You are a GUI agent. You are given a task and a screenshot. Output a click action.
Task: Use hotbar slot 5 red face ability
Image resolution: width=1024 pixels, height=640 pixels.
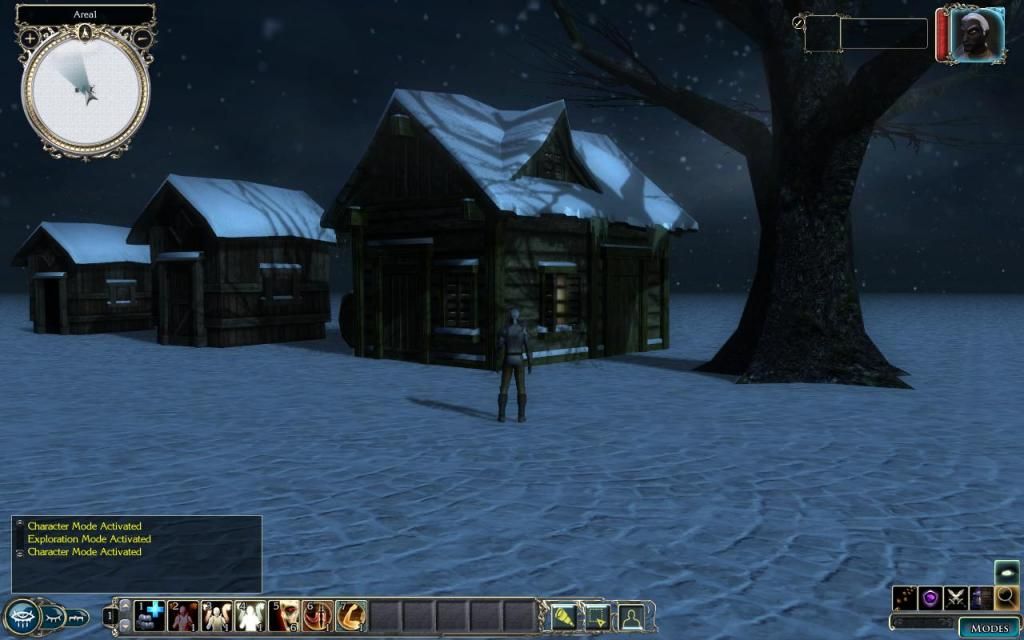pyautogui.click(x=284, y=615)
